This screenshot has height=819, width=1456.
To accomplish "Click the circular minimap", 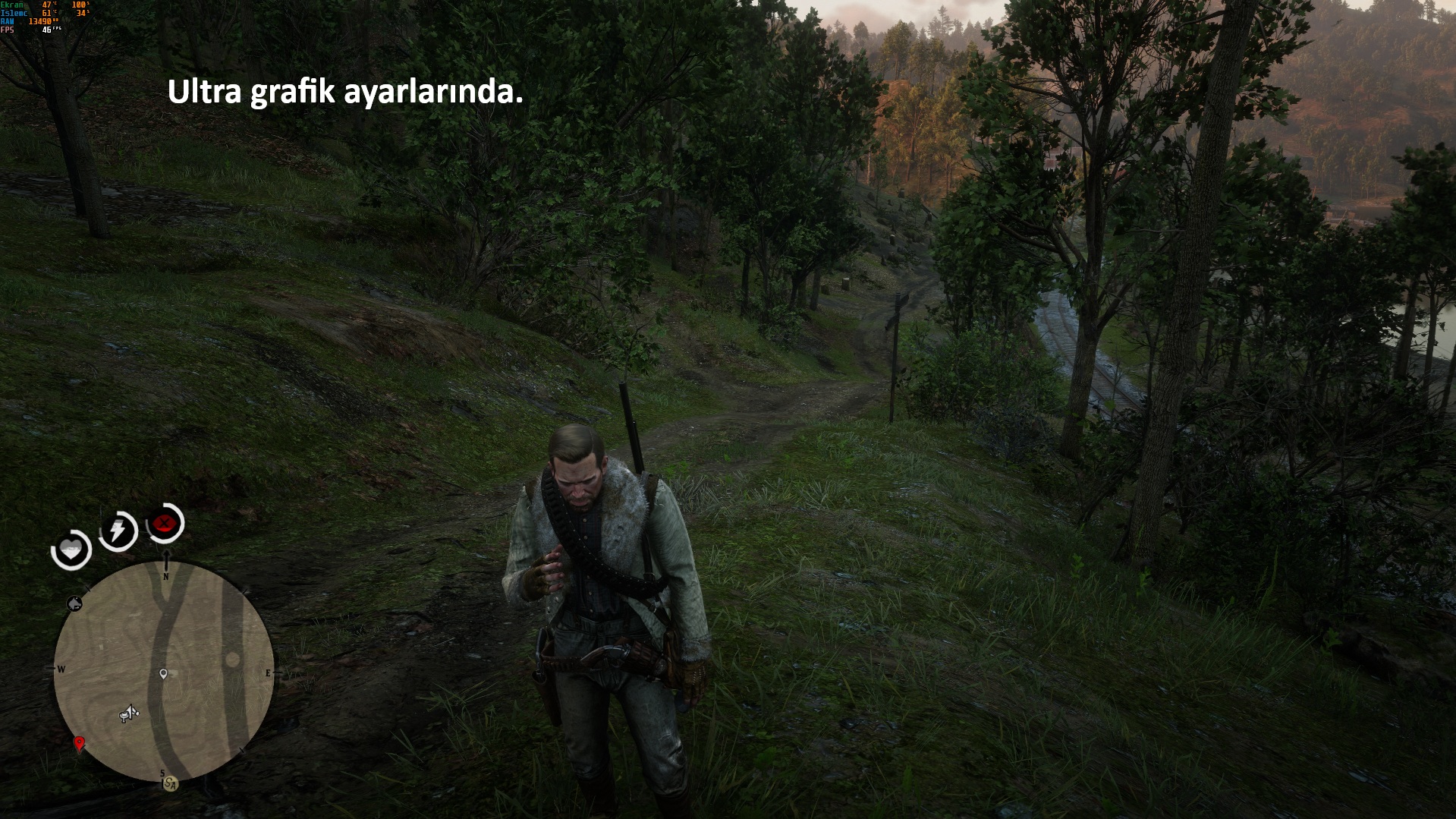I will 164,671.
